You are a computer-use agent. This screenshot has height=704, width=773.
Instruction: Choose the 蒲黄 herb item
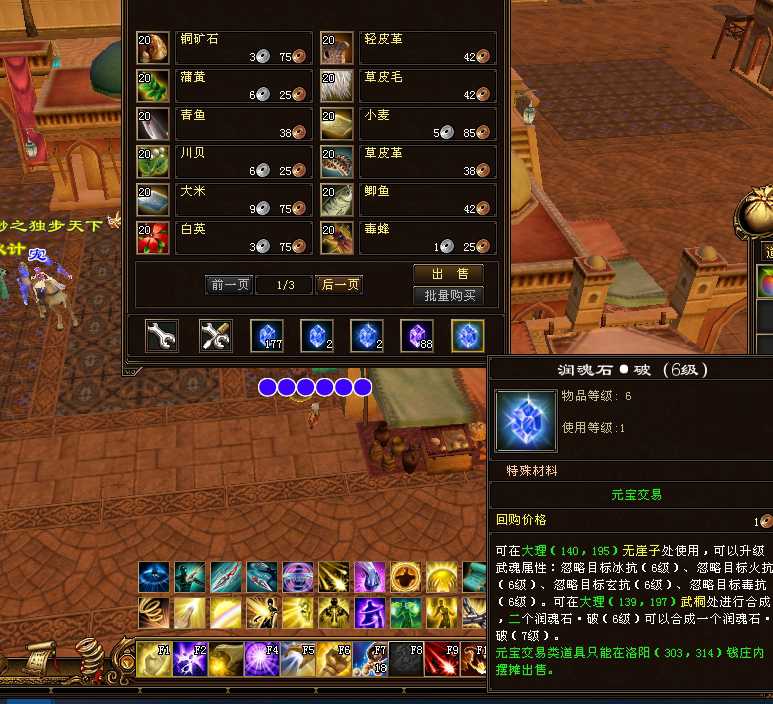(x=224, y=85)
